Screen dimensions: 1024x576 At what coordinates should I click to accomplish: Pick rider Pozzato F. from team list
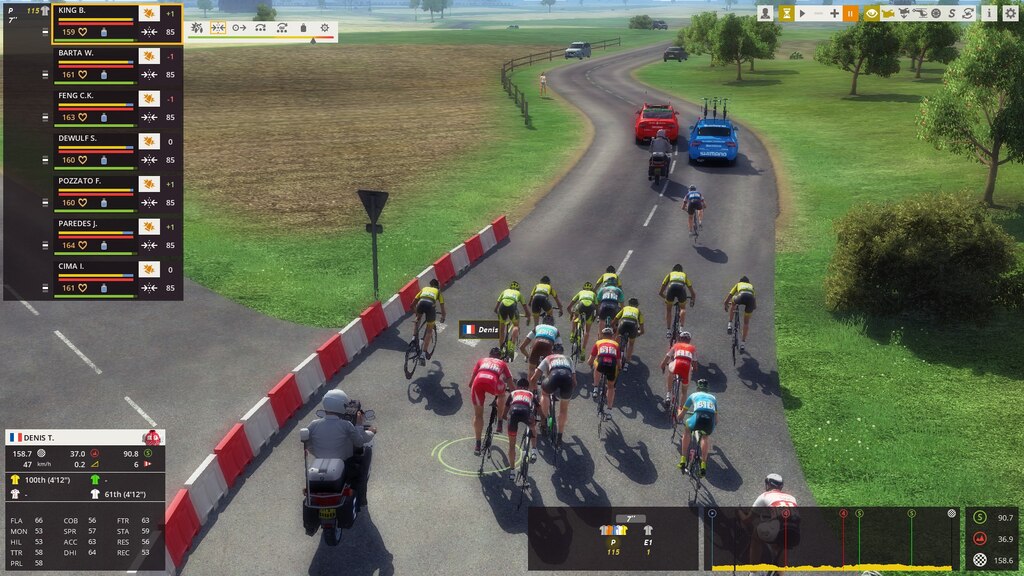[x=94, y=181]
